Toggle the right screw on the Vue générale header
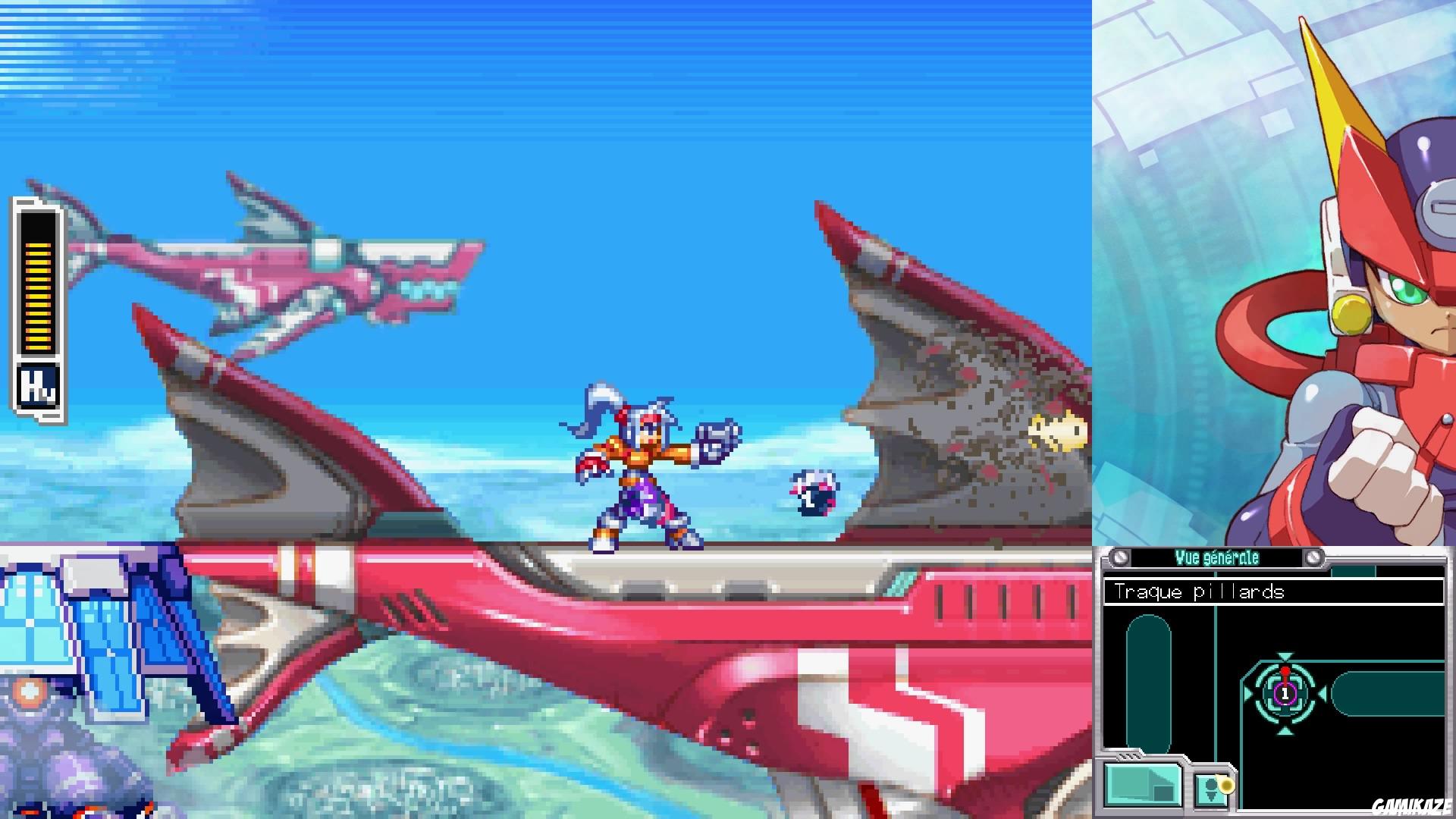 [x=1314, y=557]
